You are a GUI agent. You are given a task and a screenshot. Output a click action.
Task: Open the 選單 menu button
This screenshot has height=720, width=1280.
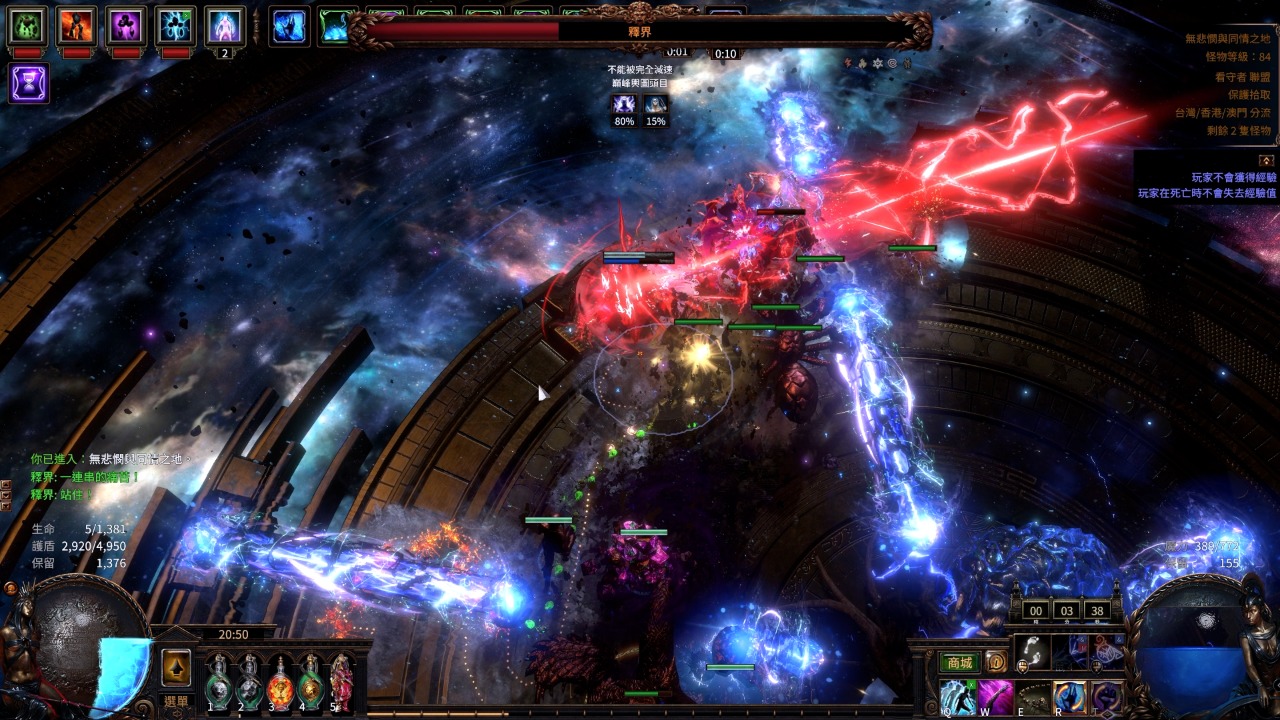click(x=176, y=702)
